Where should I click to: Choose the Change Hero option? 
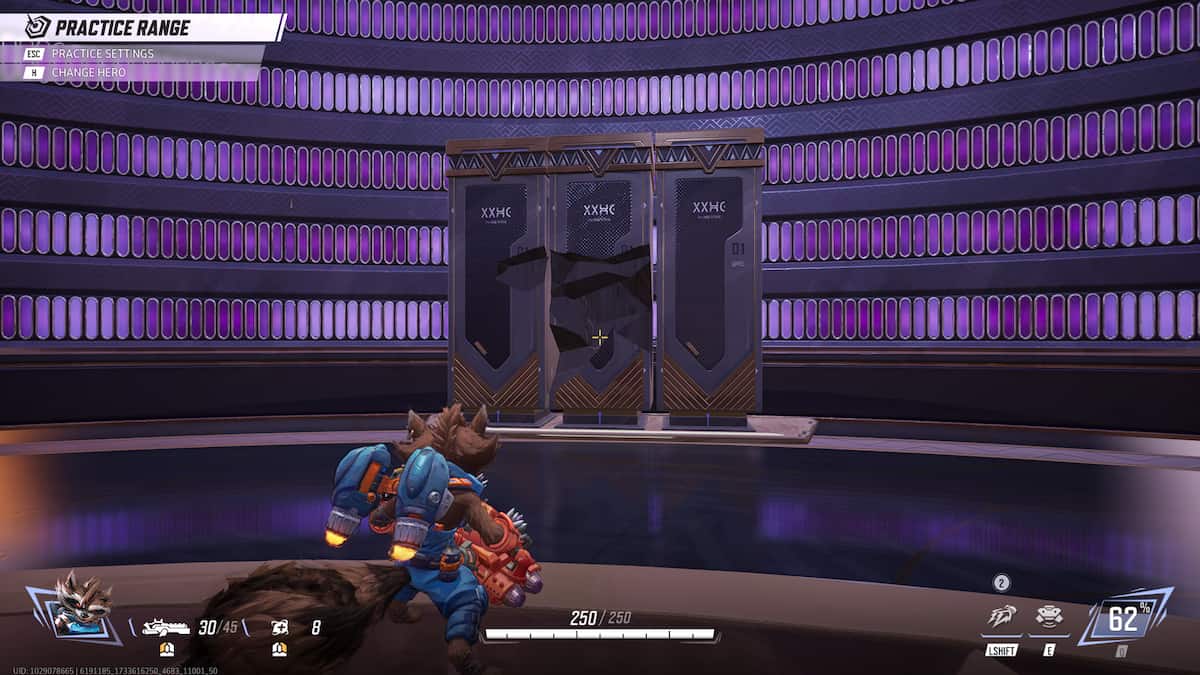coord(91,72)
